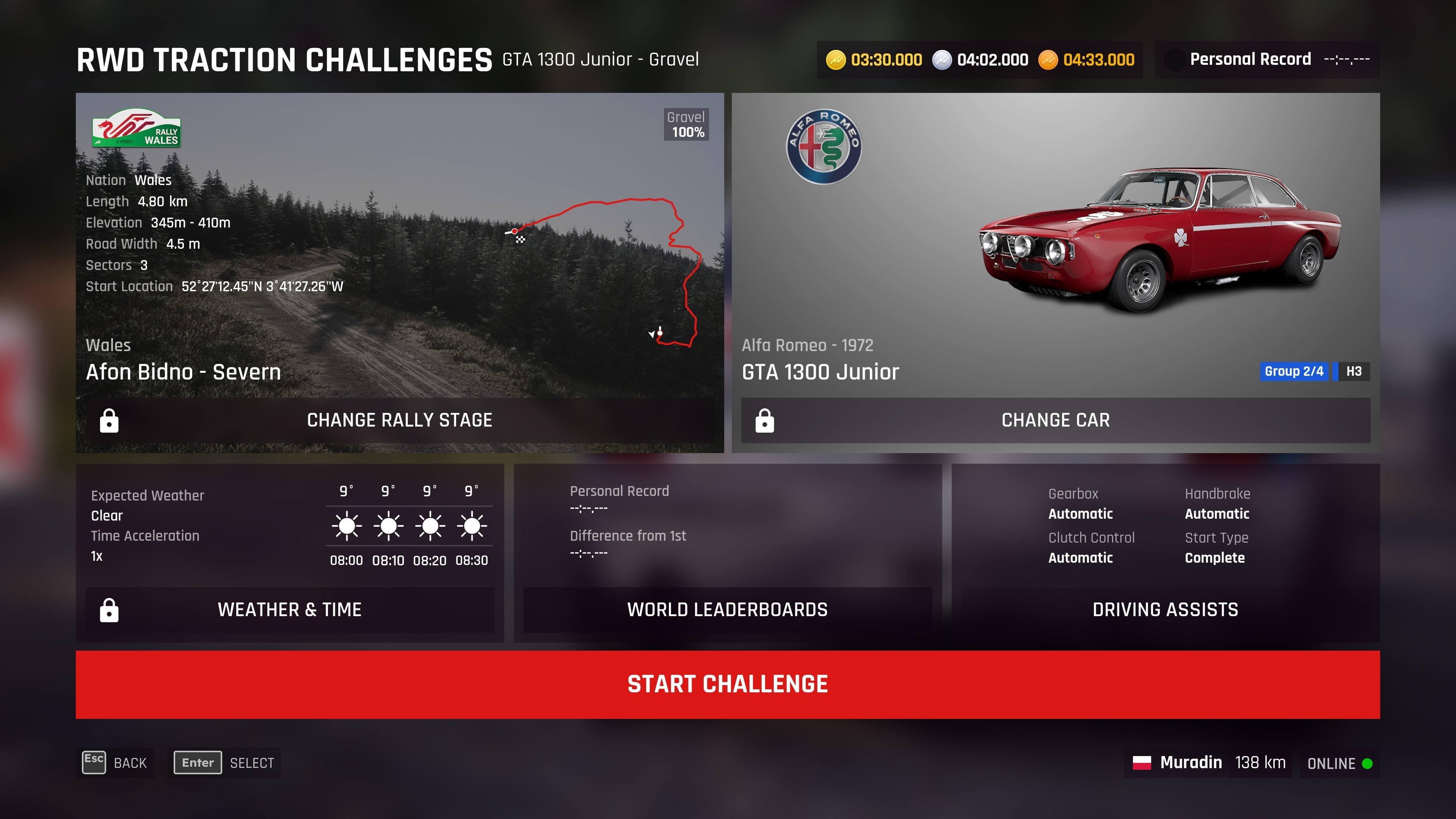Click the locked Change Car button
The image size is (1456, 819).
click(x=1055, y=420)
